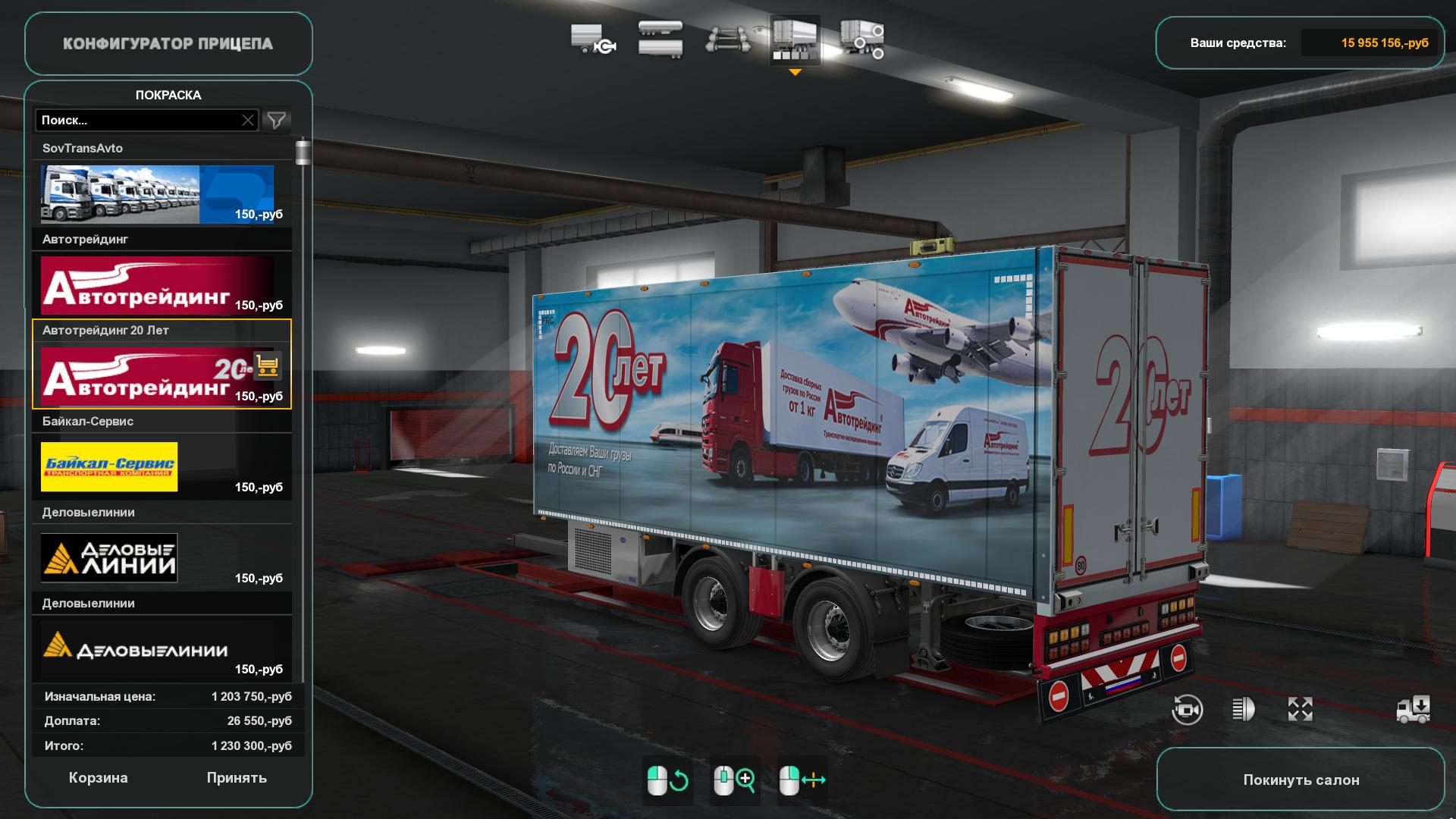Select the SovTransAvto paint job thumbnail
1456x819 pixels.
point(157,194)
